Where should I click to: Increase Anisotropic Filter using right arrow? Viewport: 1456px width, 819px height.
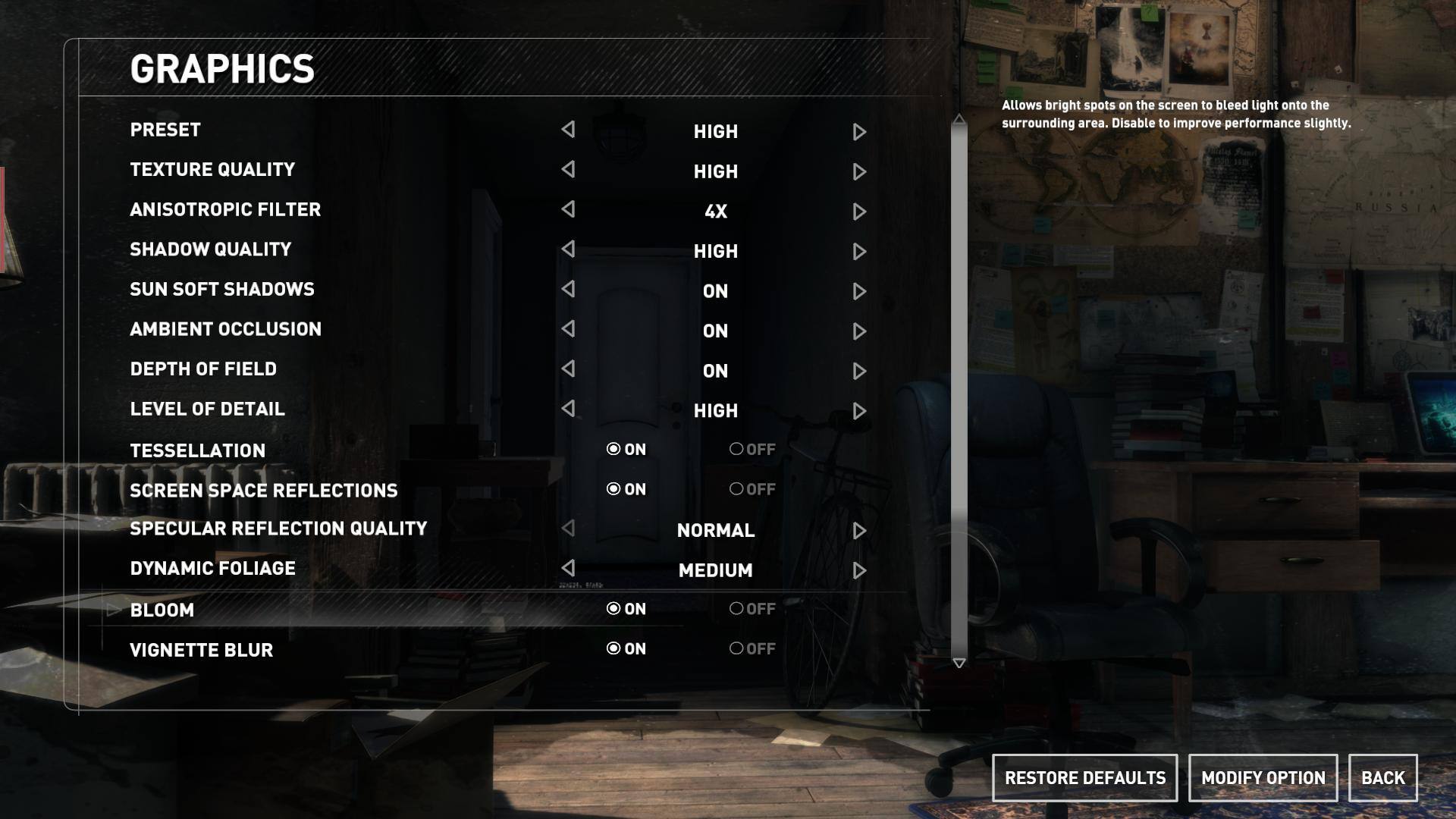pos(859,212)
